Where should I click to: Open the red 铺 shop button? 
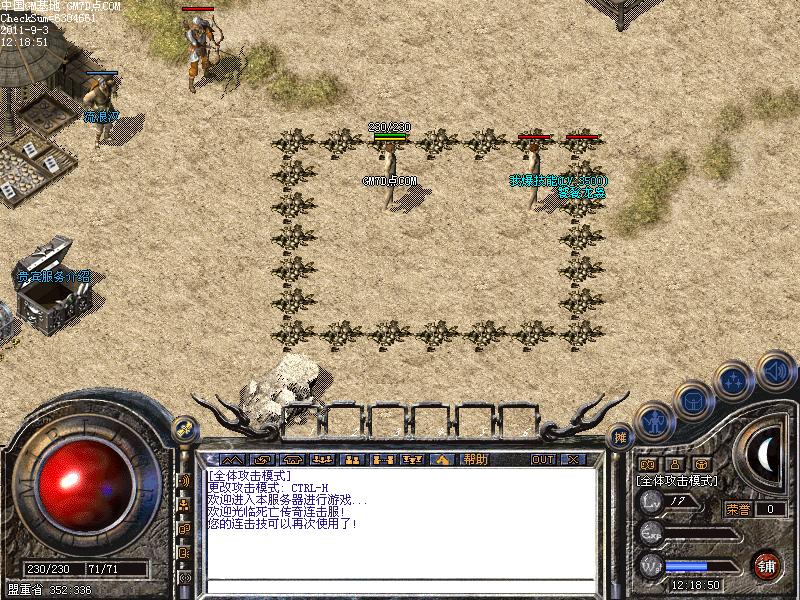(767, 563)
